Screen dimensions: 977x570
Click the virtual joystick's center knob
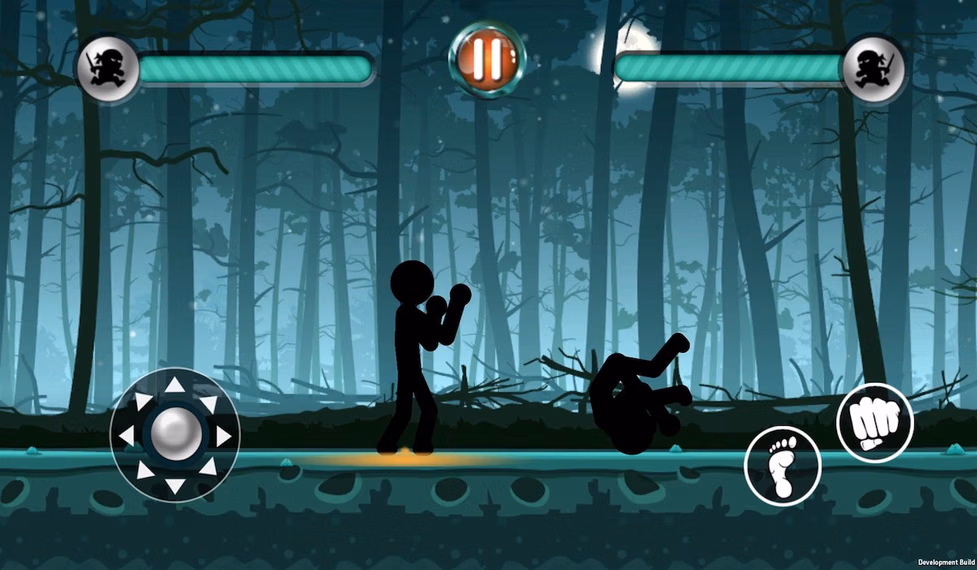(175, 435)
